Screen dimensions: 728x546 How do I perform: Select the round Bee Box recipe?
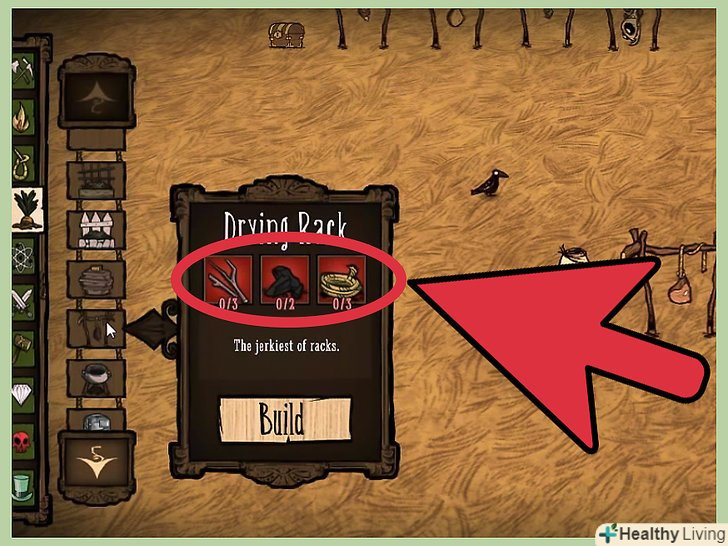[96, 277]
